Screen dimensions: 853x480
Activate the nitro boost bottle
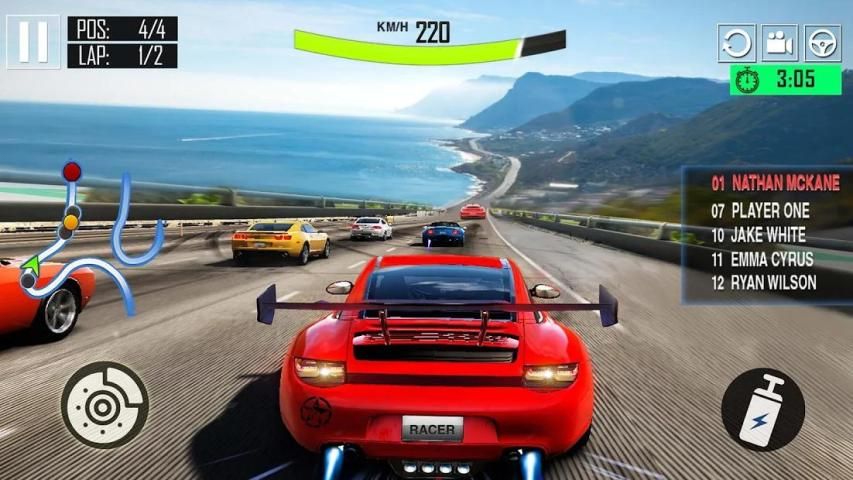click(762, 410)
